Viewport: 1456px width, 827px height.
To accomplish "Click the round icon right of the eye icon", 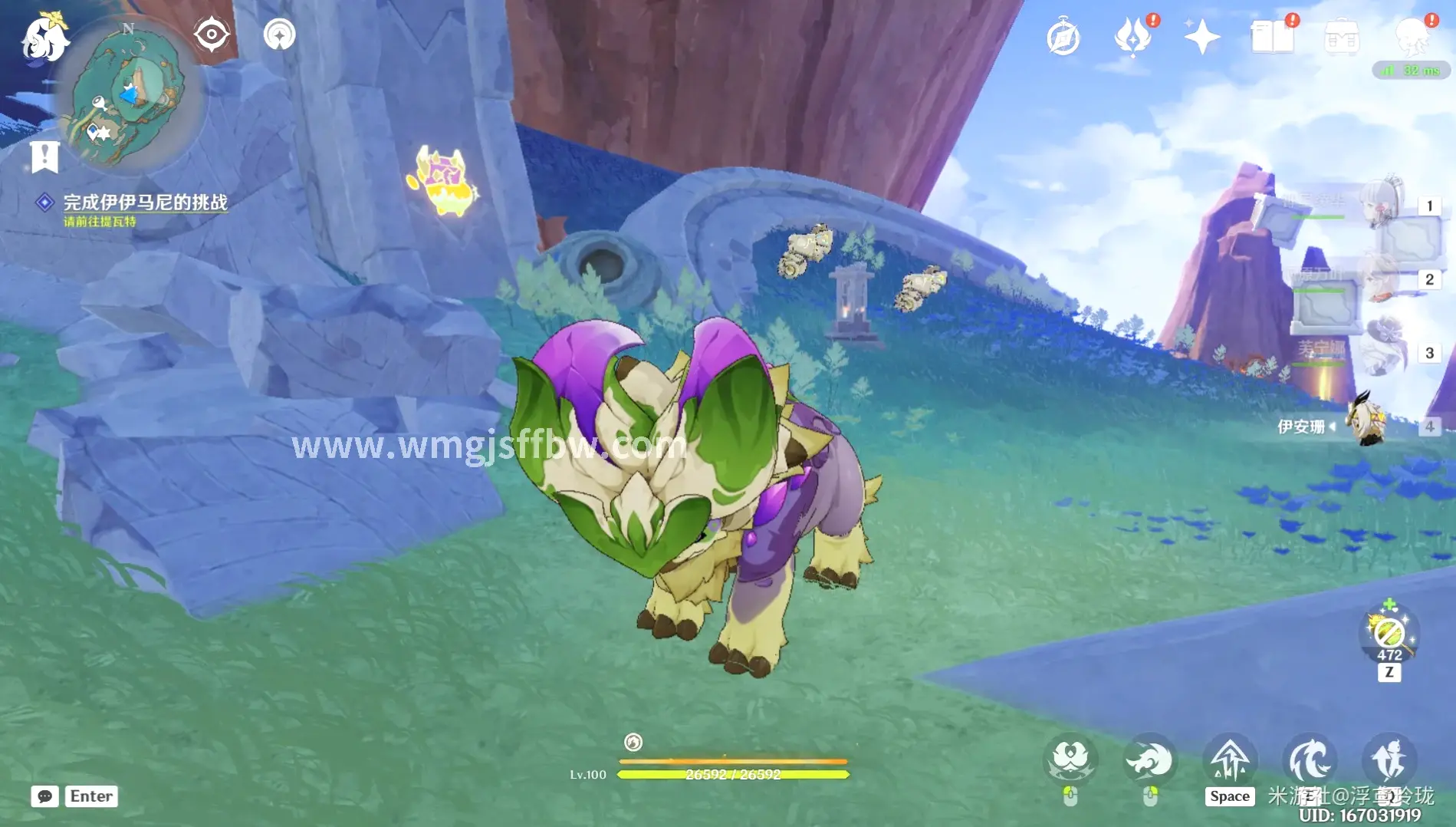I will (279, 35).
